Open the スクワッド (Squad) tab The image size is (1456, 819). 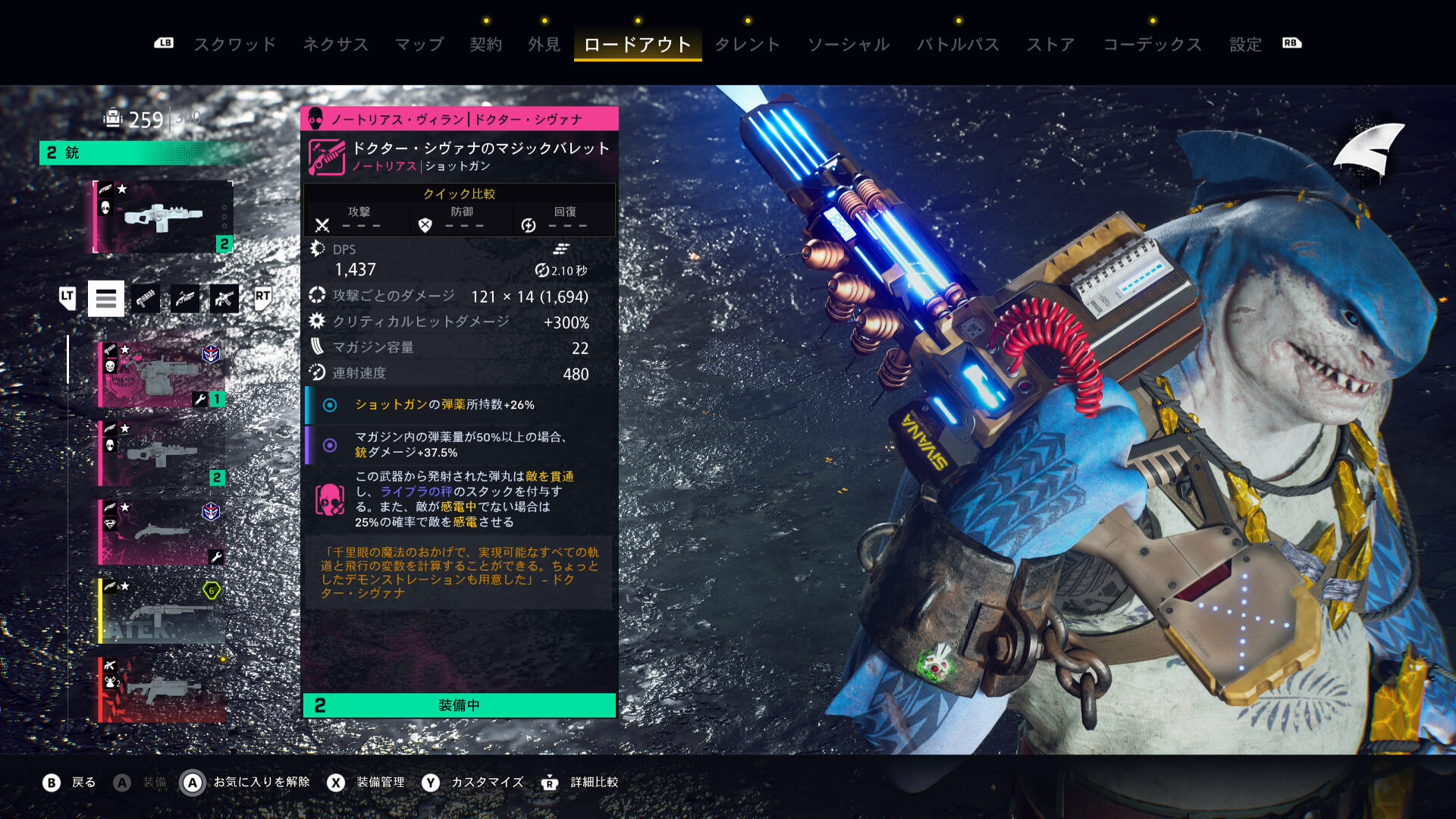[234, 44]
